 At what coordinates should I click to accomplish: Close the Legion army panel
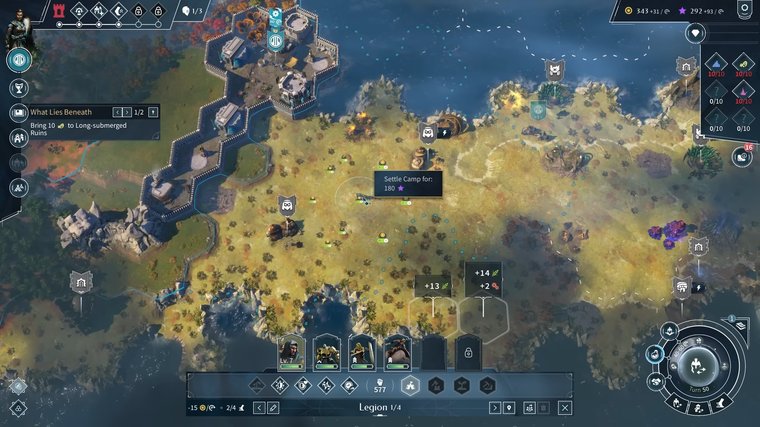tap(565, 408)
